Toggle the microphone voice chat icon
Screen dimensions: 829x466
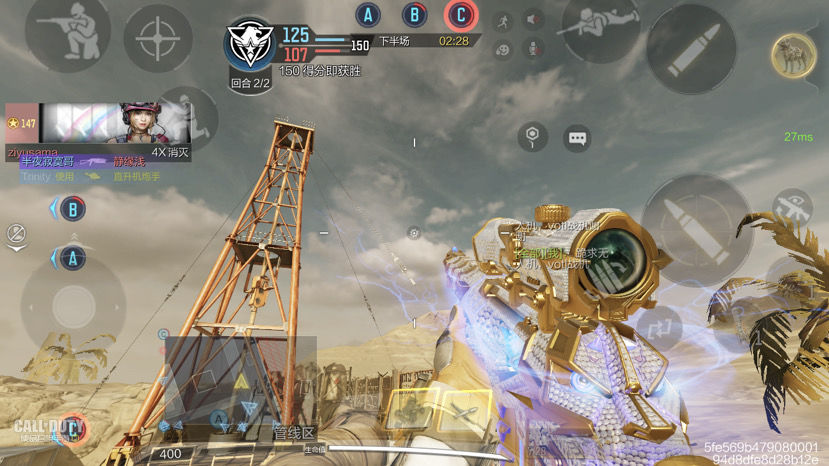(x=534, y=48)
